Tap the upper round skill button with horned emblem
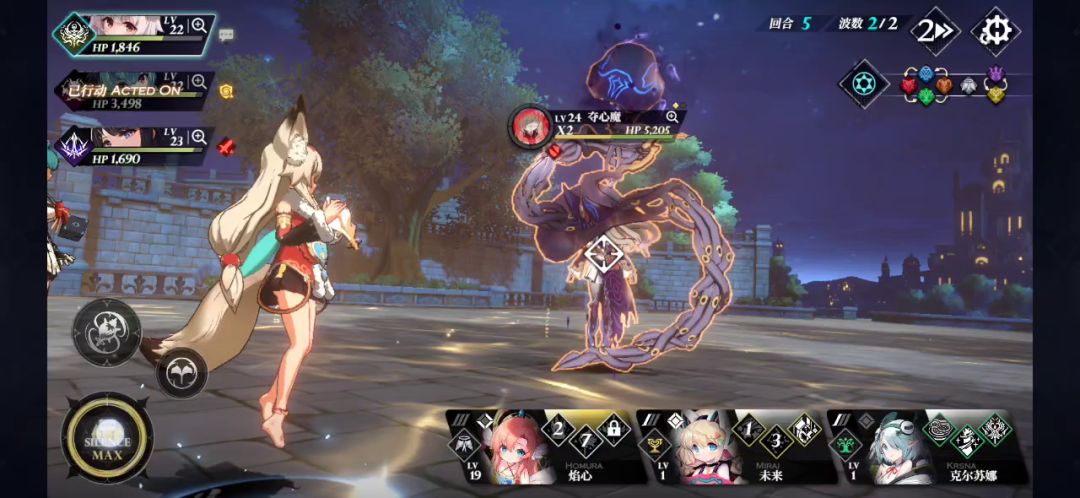This screenshot has height=498, width=1080. (x=106, y=332)
